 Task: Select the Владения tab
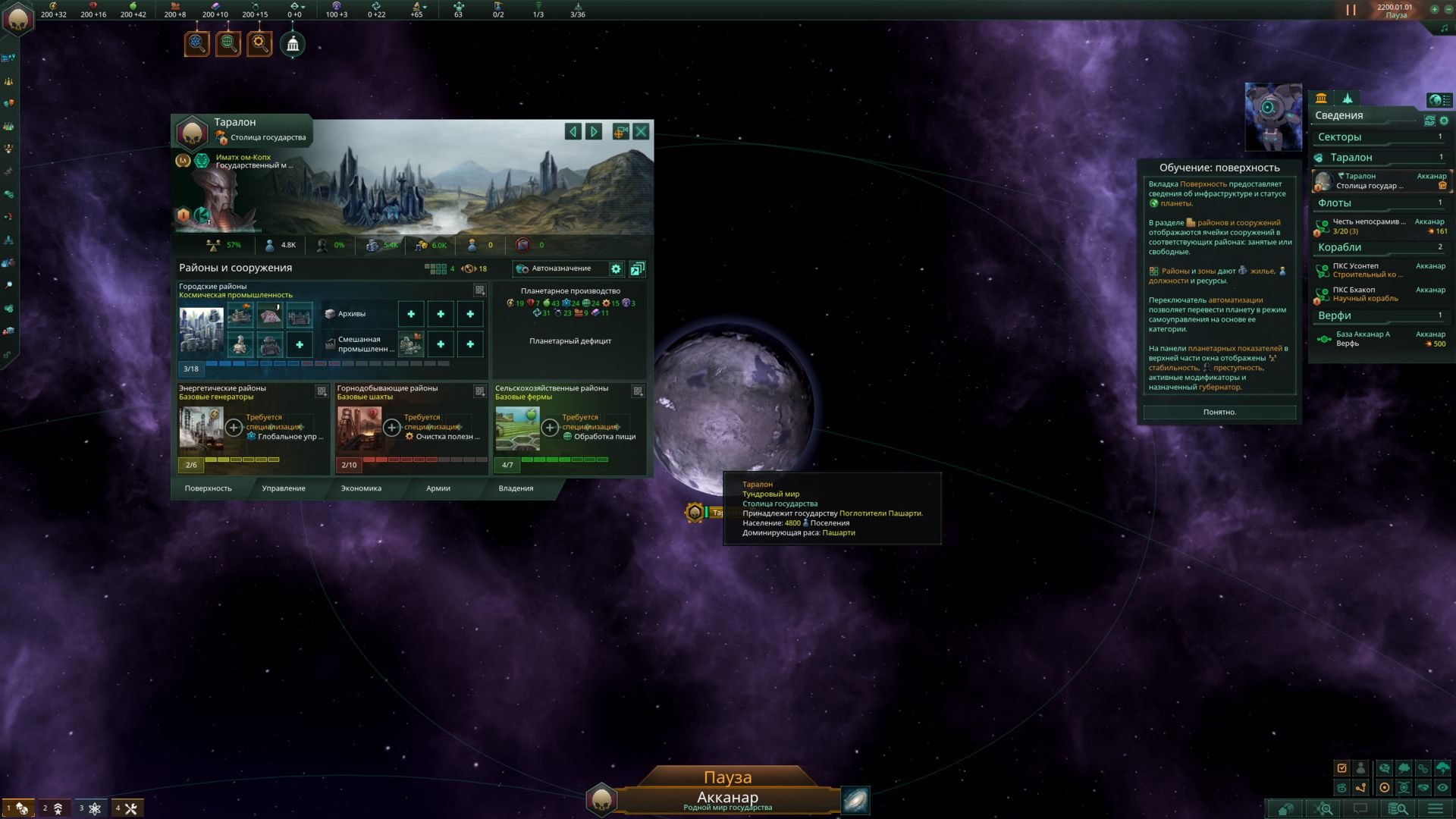point(516,488)
